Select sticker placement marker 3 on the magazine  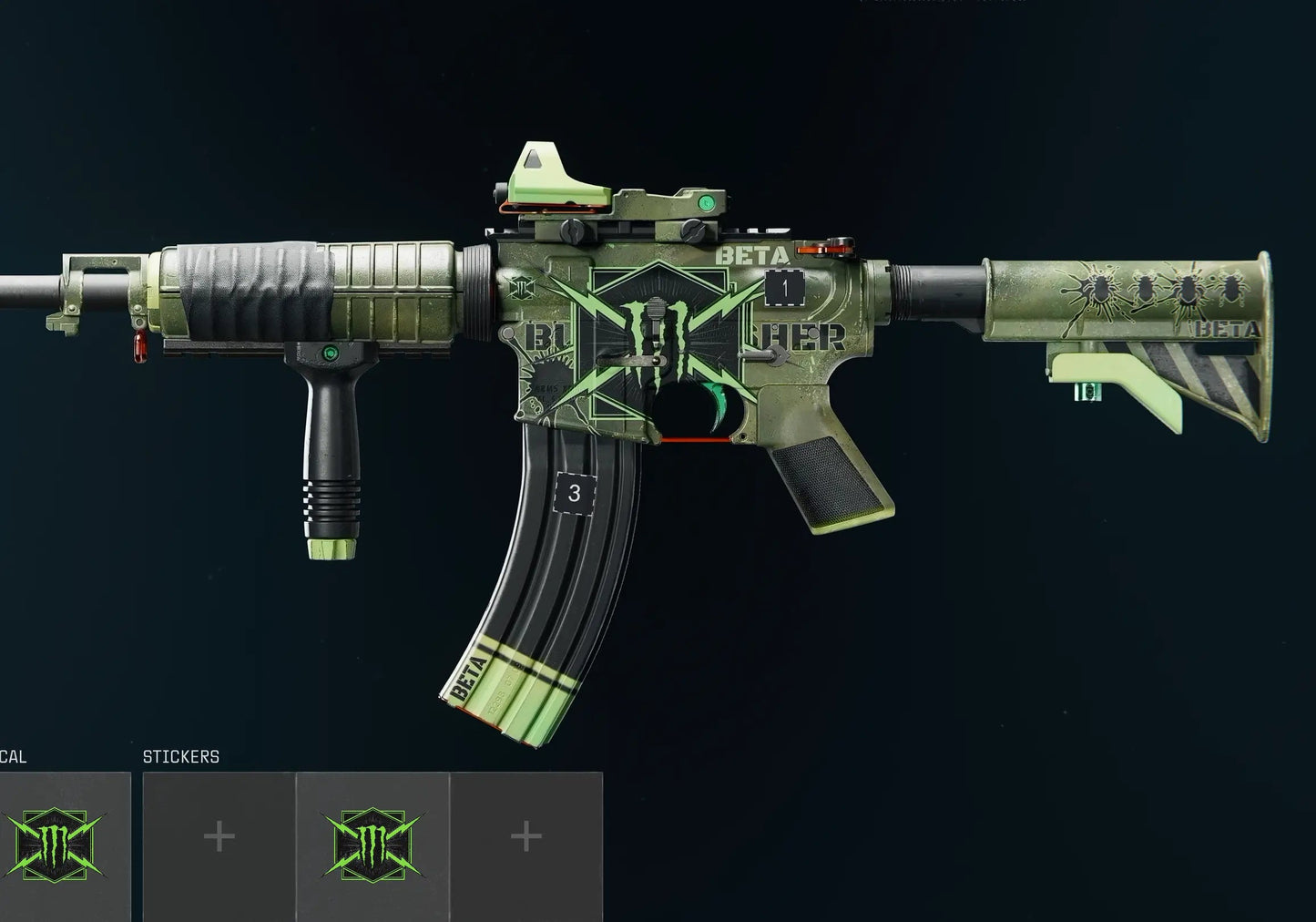click(574, 492)
